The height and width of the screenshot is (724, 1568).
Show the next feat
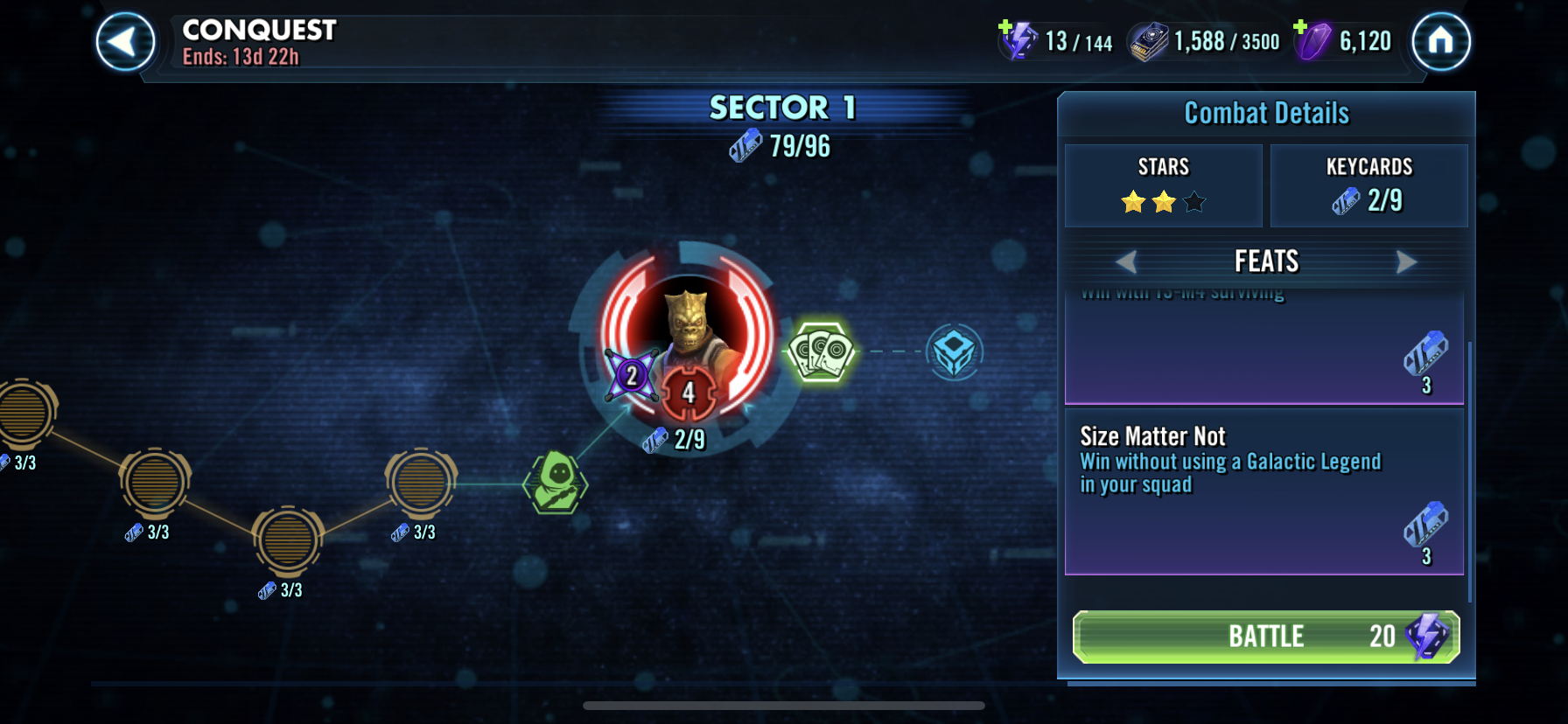[x=1406, y=261]
